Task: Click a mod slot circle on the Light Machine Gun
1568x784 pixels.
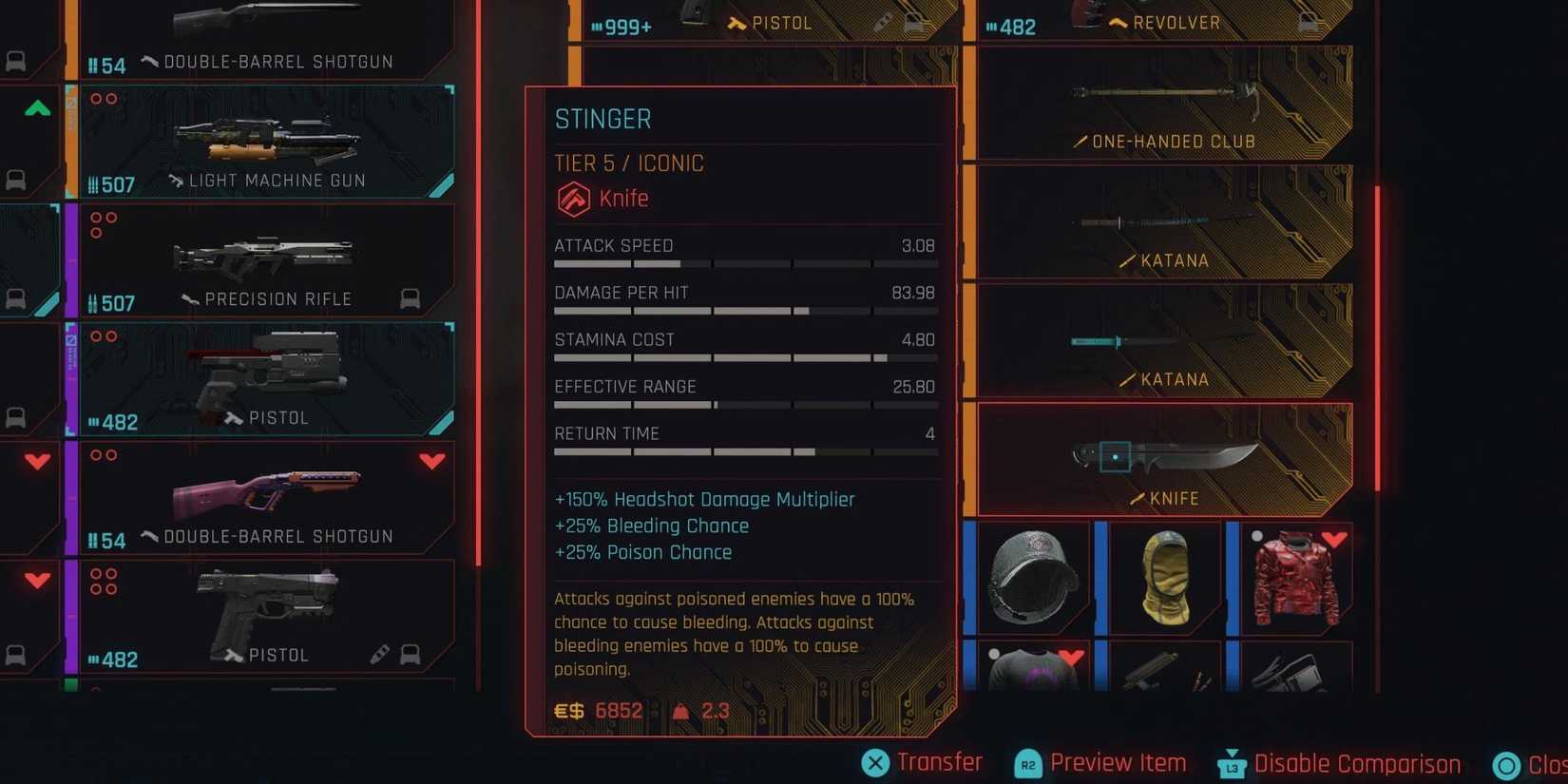Action: tap(95, 98)
